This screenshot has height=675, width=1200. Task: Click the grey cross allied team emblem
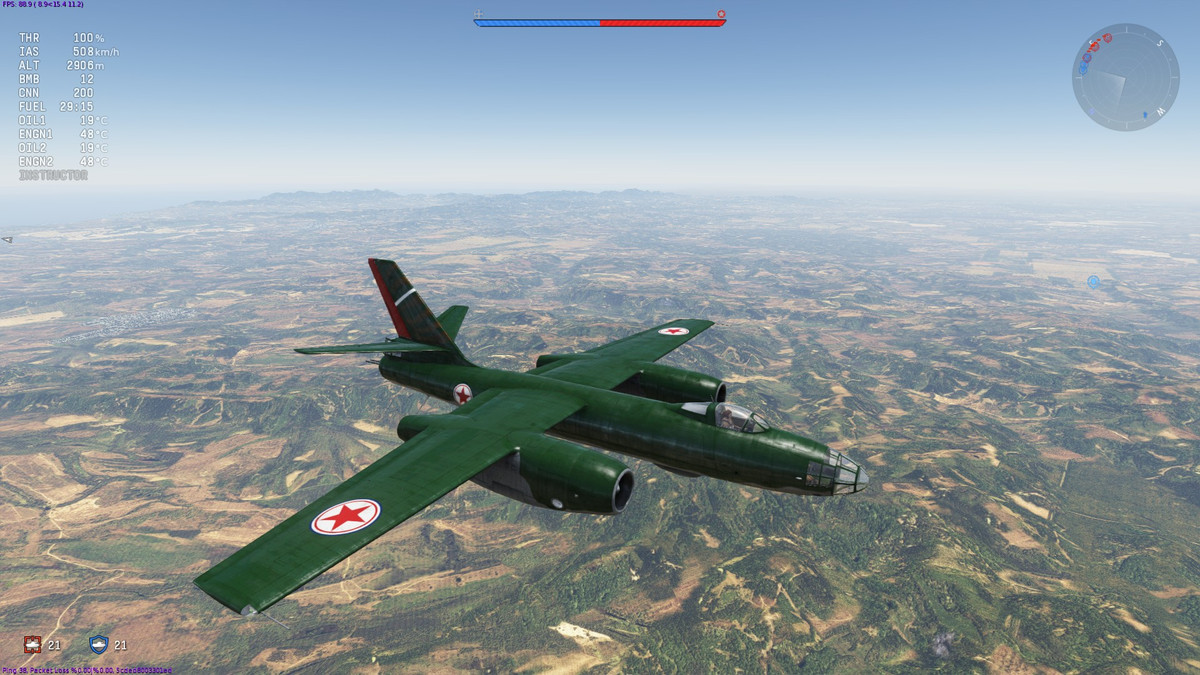click(478, 14)
